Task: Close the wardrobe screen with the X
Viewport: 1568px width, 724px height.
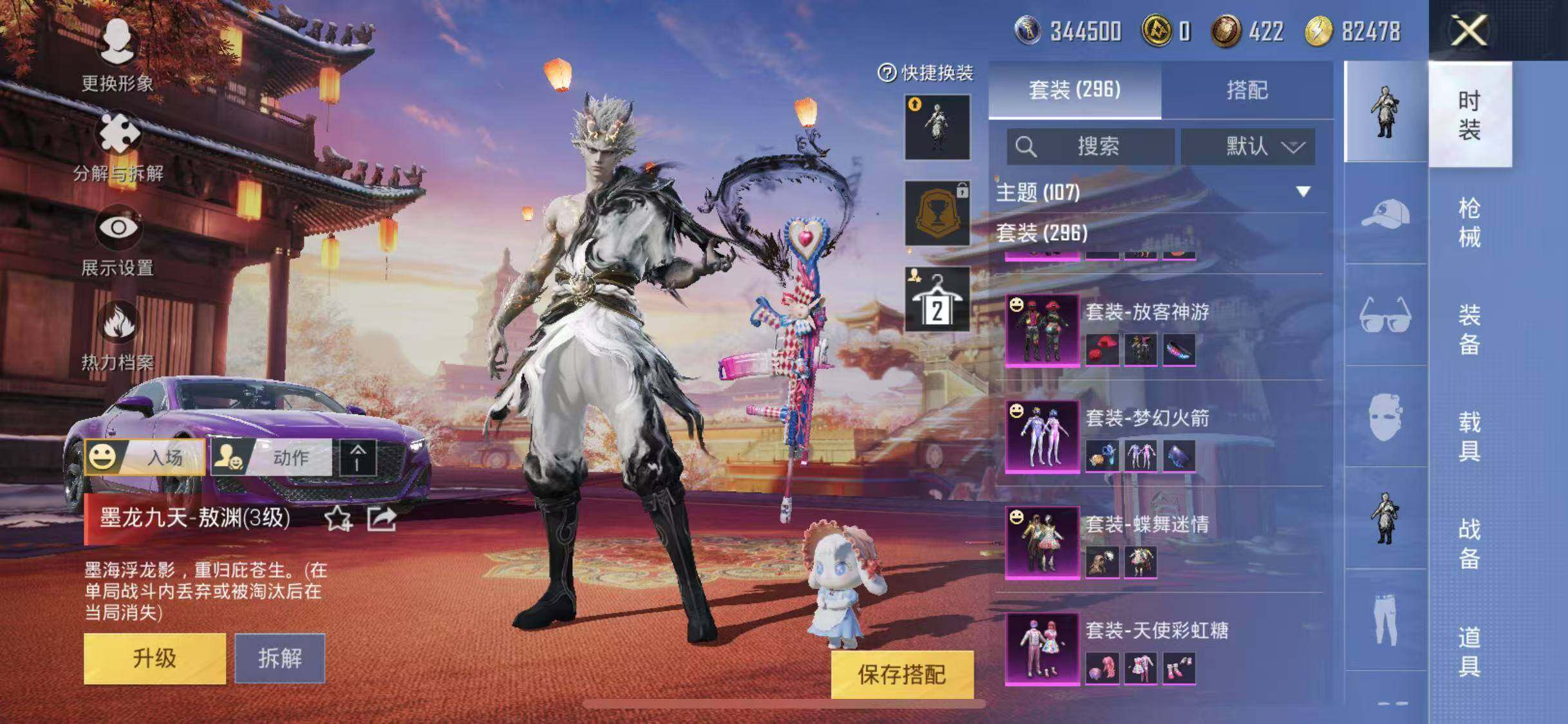Action: [1468, 30]
